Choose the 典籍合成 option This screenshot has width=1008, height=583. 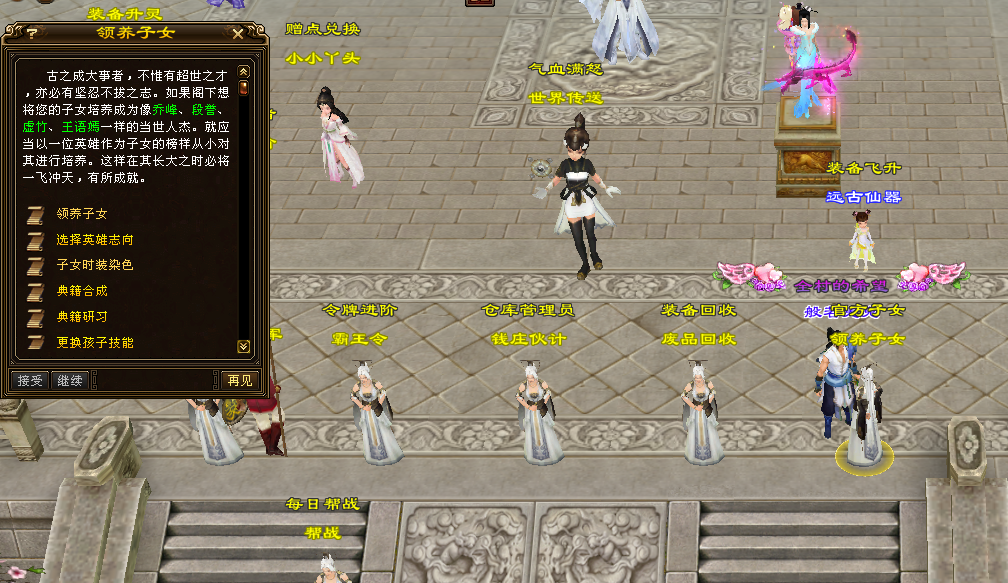click(x=81, y=291)
